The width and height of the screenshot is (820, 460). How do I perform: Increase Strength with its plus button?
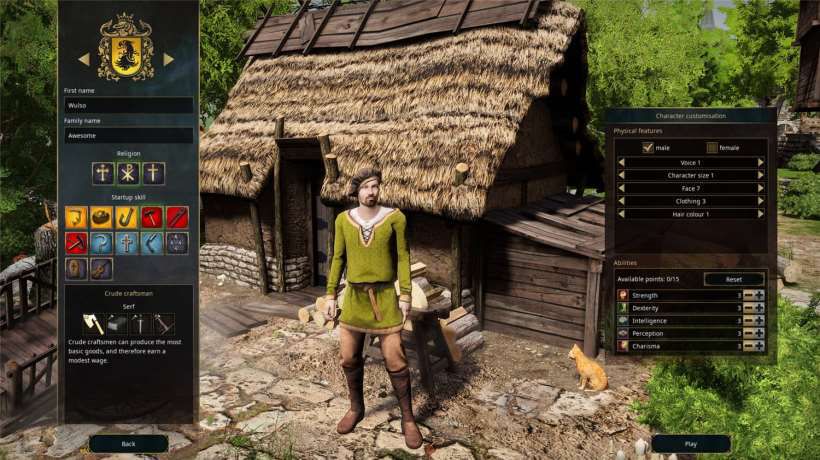(760, 295)
